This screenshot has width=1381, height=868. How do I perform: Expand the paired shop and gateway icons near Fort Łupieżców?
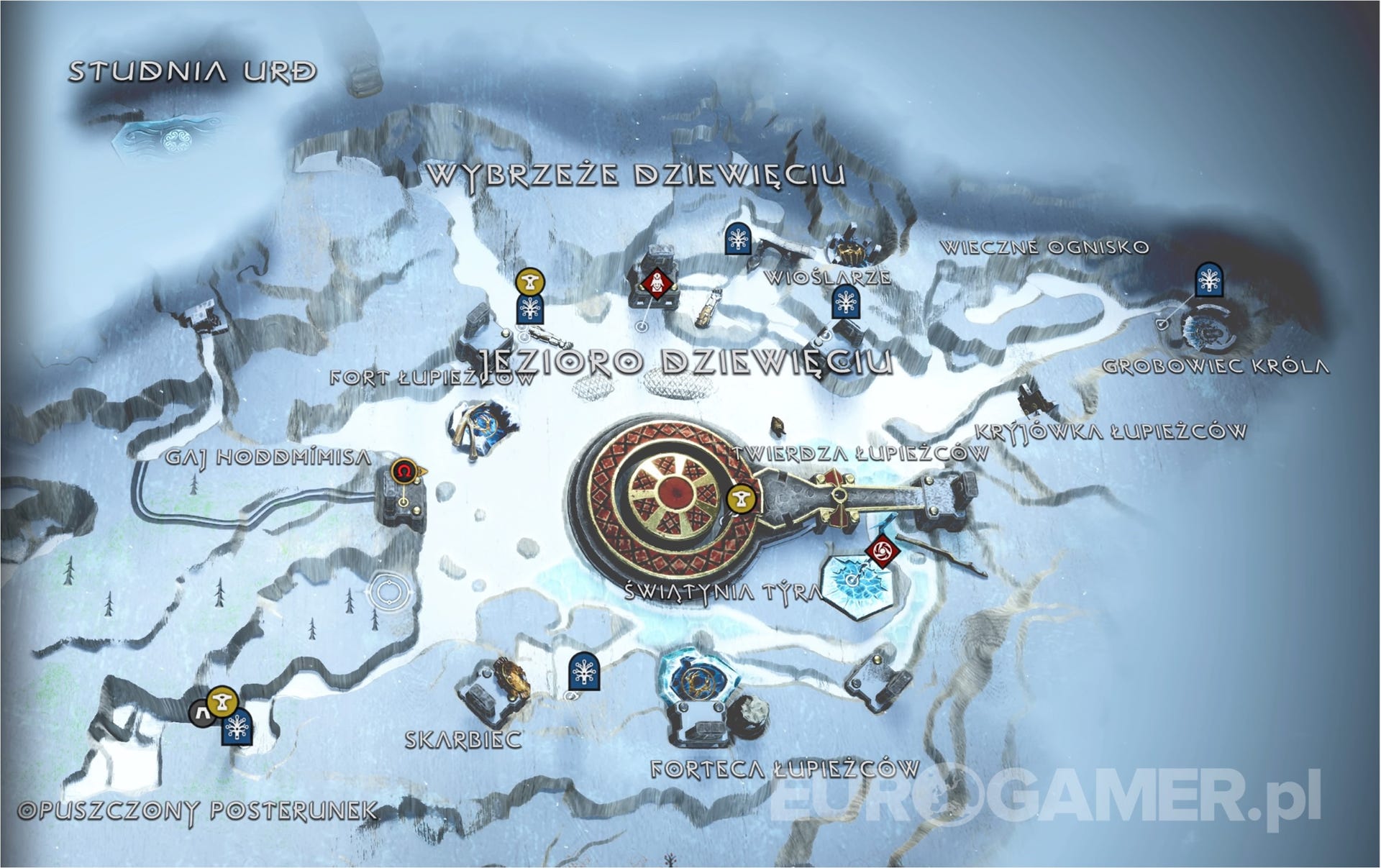pyautogui.click(x=529, y=295)
